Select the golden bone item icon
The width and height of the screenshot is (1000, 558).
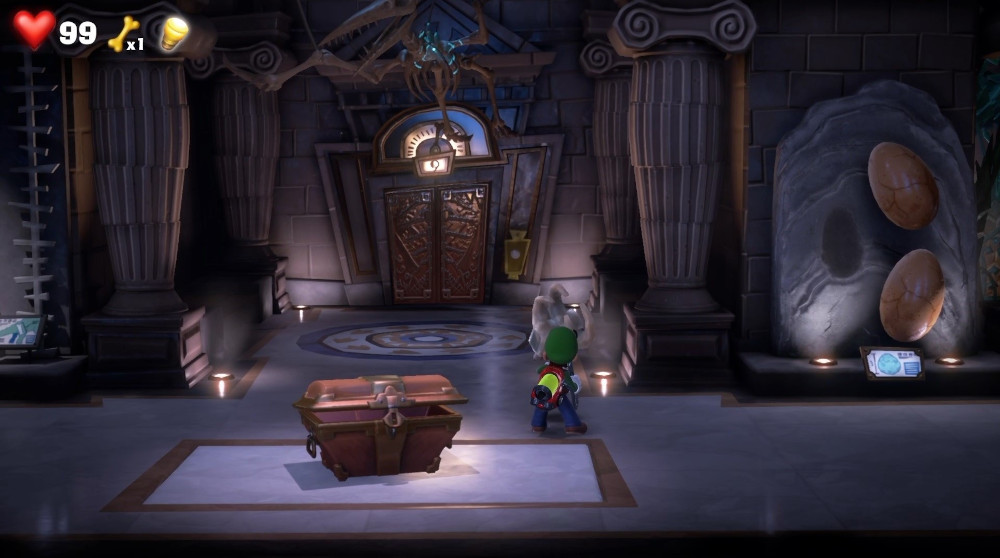121,34
